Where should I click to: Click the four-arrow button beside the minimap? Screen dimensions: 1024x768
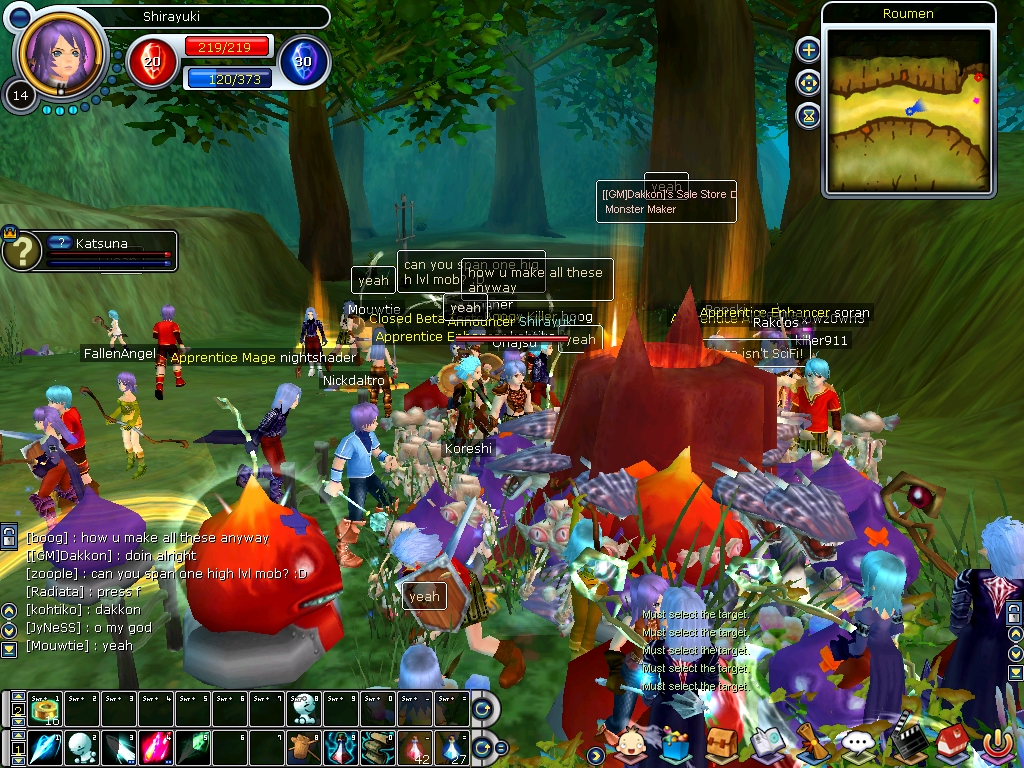point(808,83)
